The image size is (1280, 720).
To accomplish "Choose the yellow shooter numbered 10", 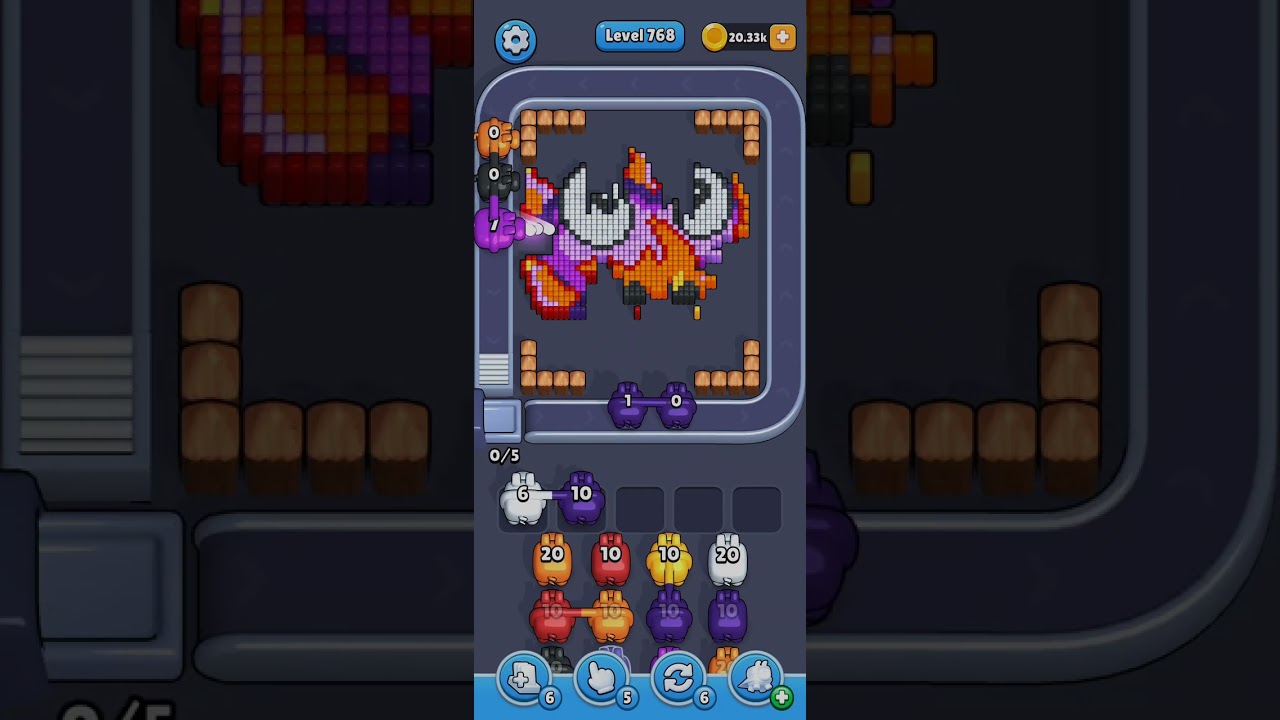I will coord(669,560).
